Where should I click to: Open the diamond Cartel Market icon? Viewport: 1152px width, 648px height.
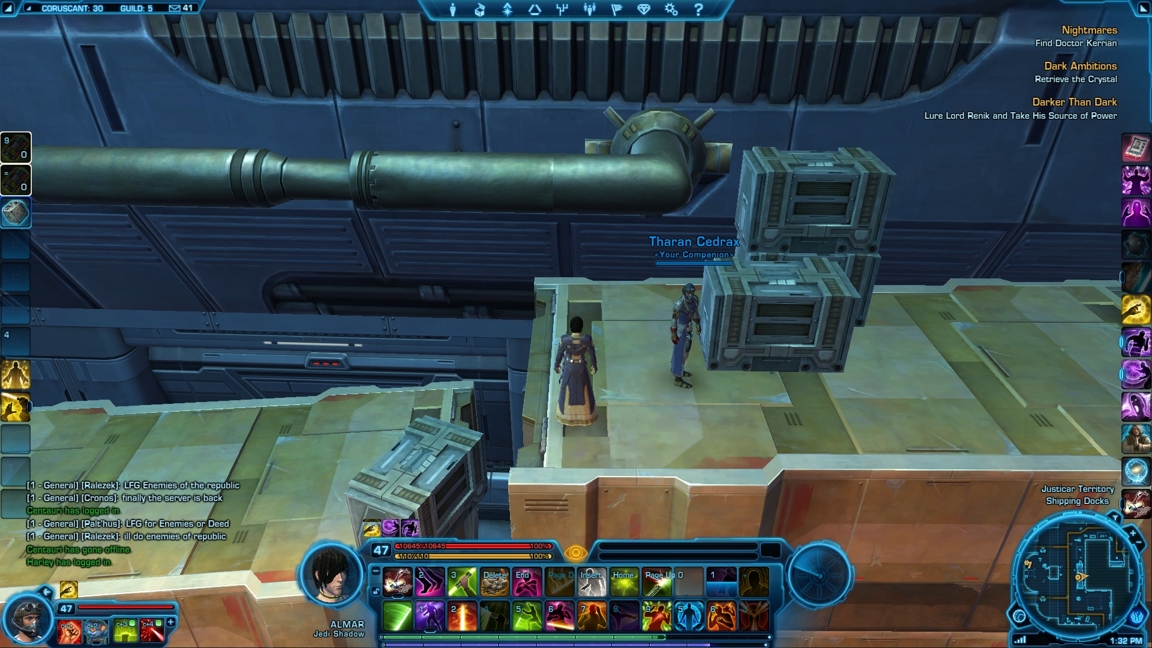(644, 10)
